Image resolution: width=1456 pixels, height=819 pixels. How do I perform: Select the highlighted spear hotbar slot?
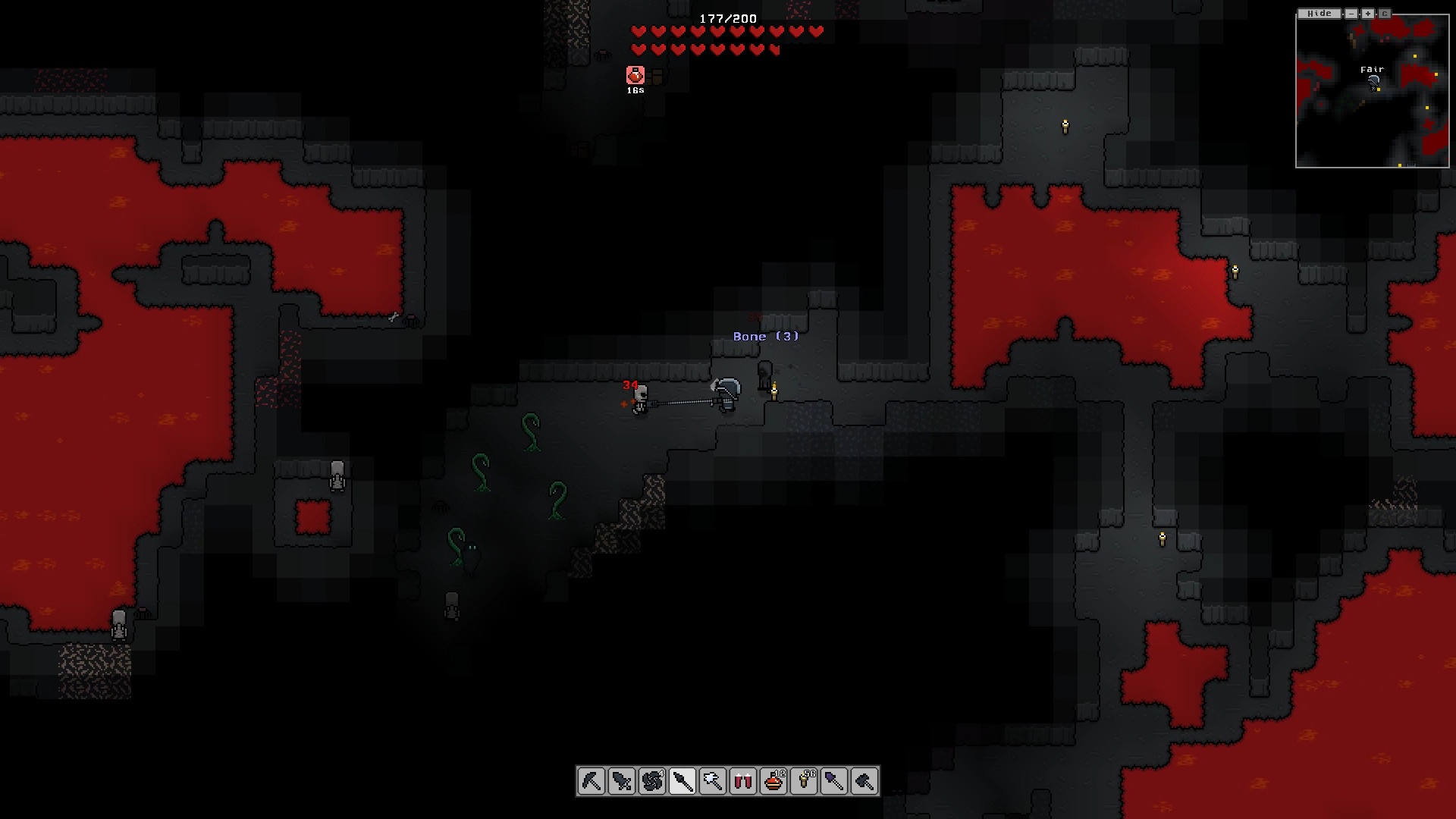682,781
